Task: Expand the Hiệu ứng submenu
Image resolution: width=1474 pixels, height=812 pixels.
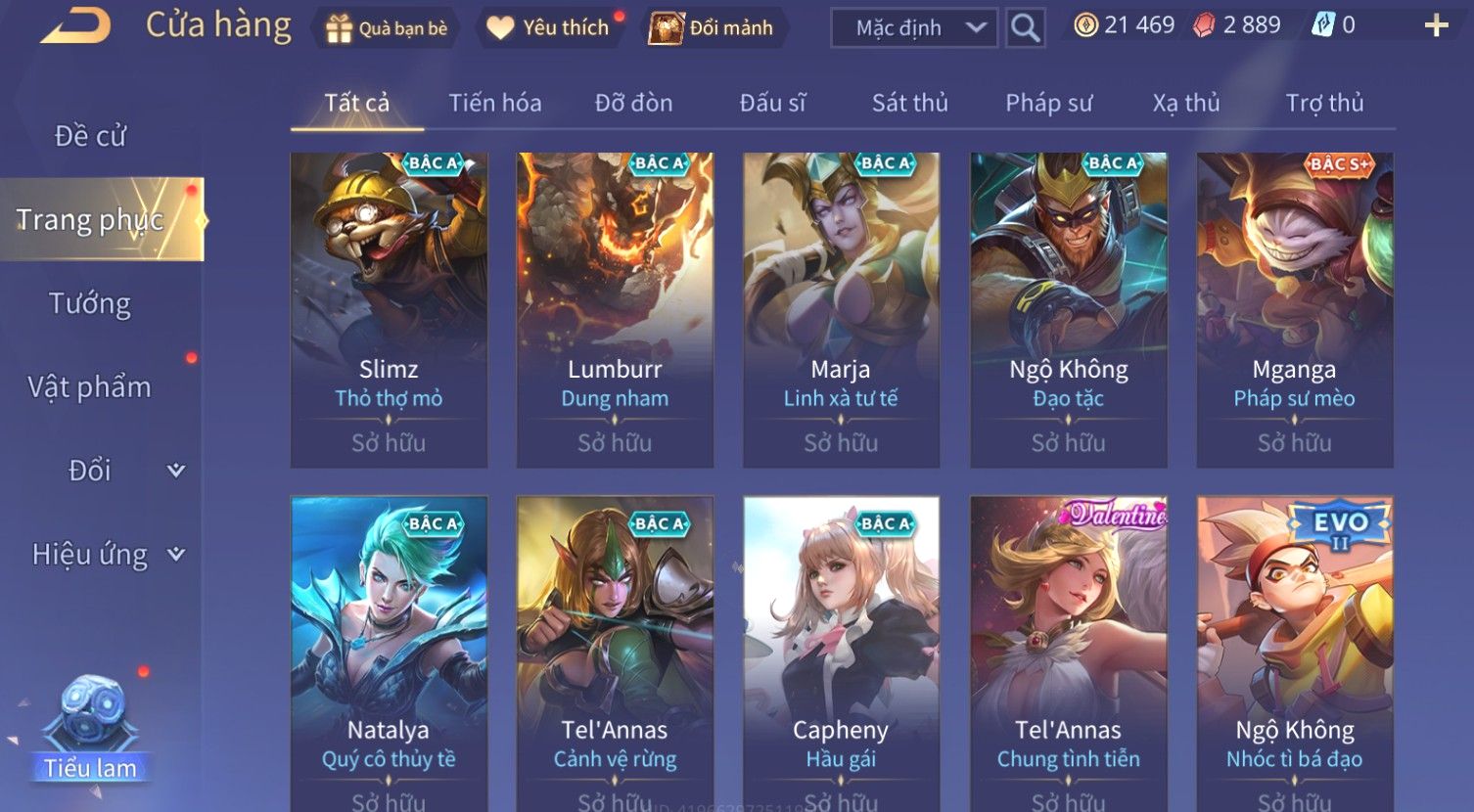Action: coord(108,555)
